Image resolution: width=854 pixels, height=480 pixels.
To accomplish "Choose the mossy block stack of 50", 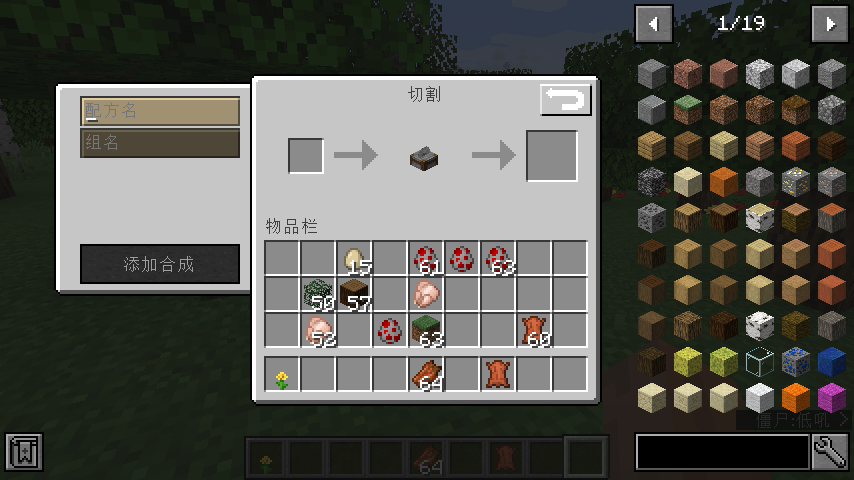I will 319,295.
